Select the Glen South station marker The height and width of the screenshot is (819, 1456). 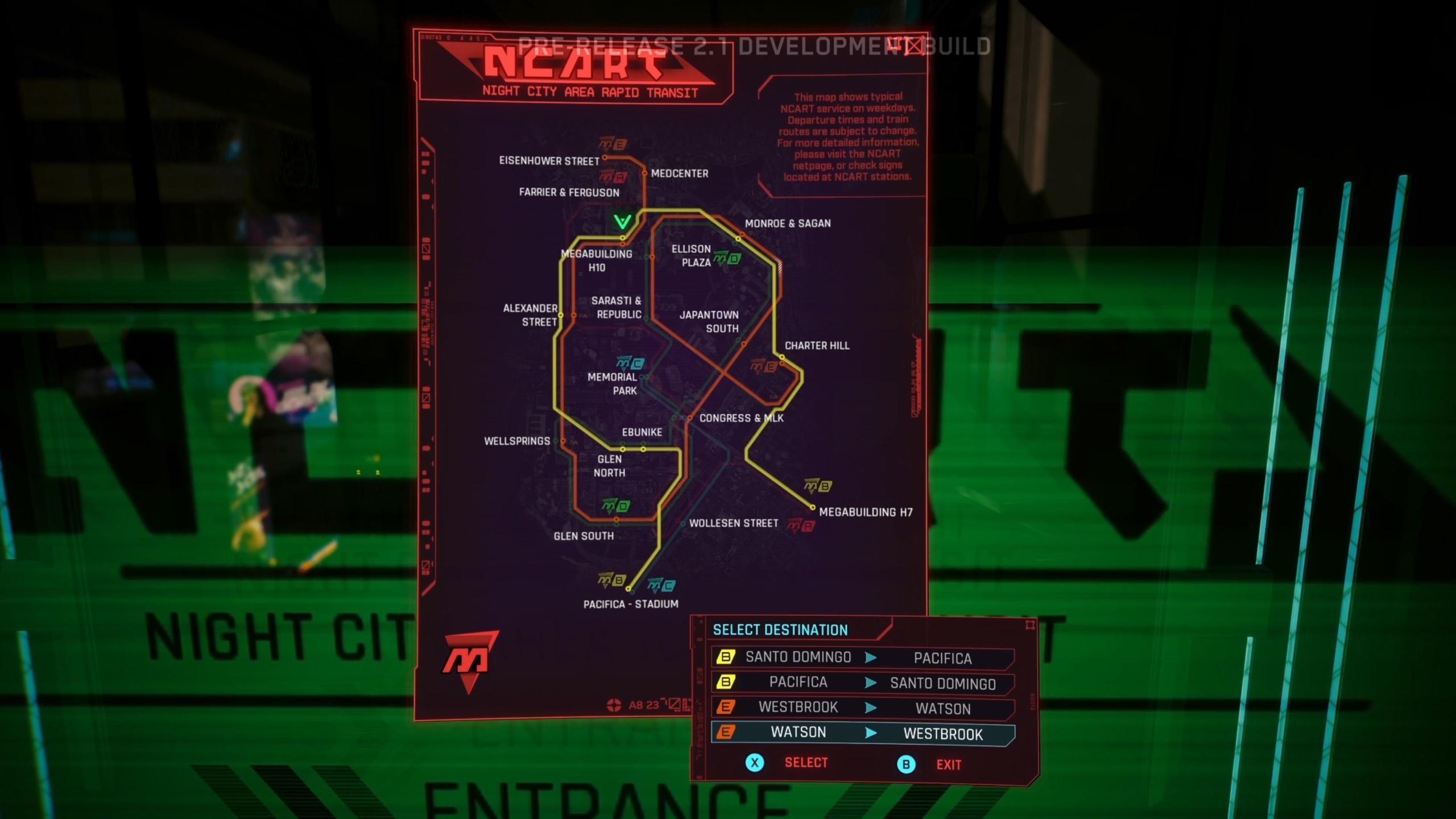(616, 519)
